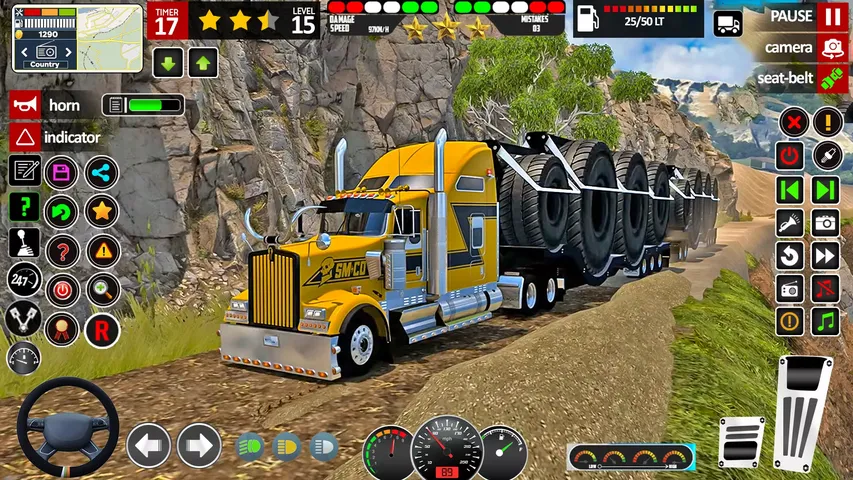Click the pink save floppy disk icon
Image resolution: width=853 pixels, height=480 pixels.
(62, 172)
